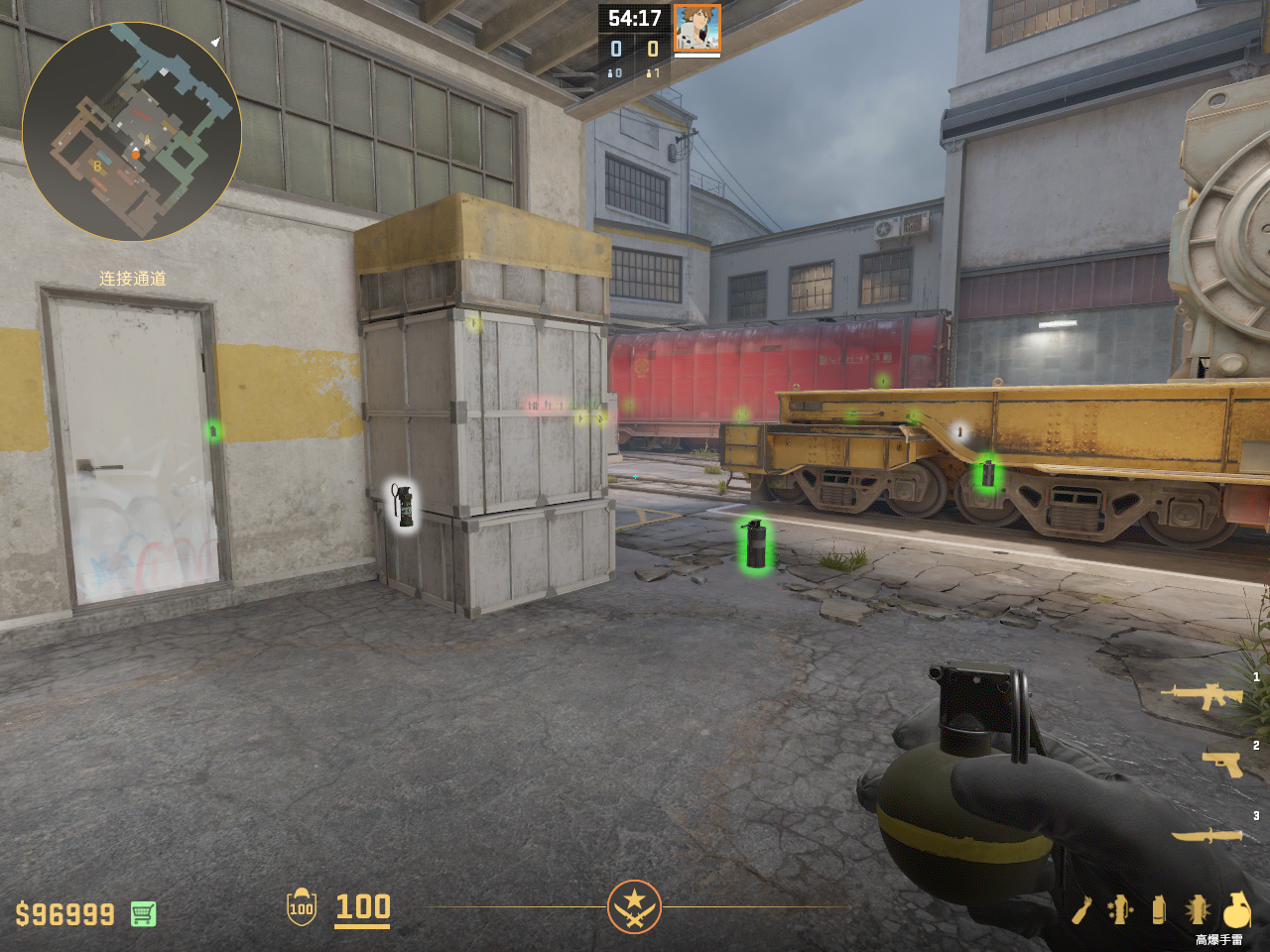This screenshot has width=1270, height=952.
Task: Click the armor shield icon
Action: coord(302,907)
